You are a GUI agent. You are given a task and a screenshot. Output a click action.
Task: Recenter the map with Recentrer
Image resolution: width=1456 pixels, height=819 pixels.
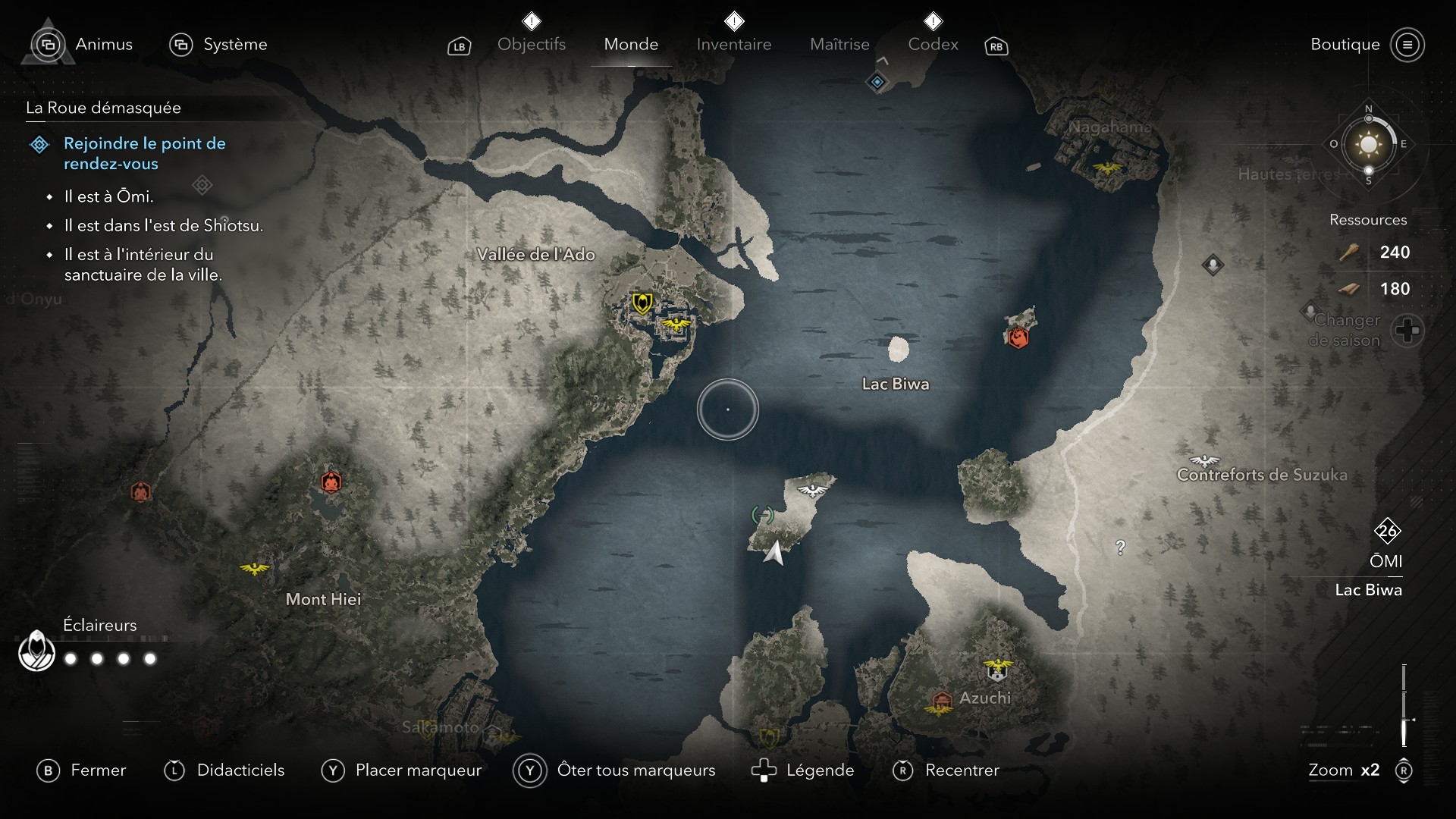click(x=946, y=770)
